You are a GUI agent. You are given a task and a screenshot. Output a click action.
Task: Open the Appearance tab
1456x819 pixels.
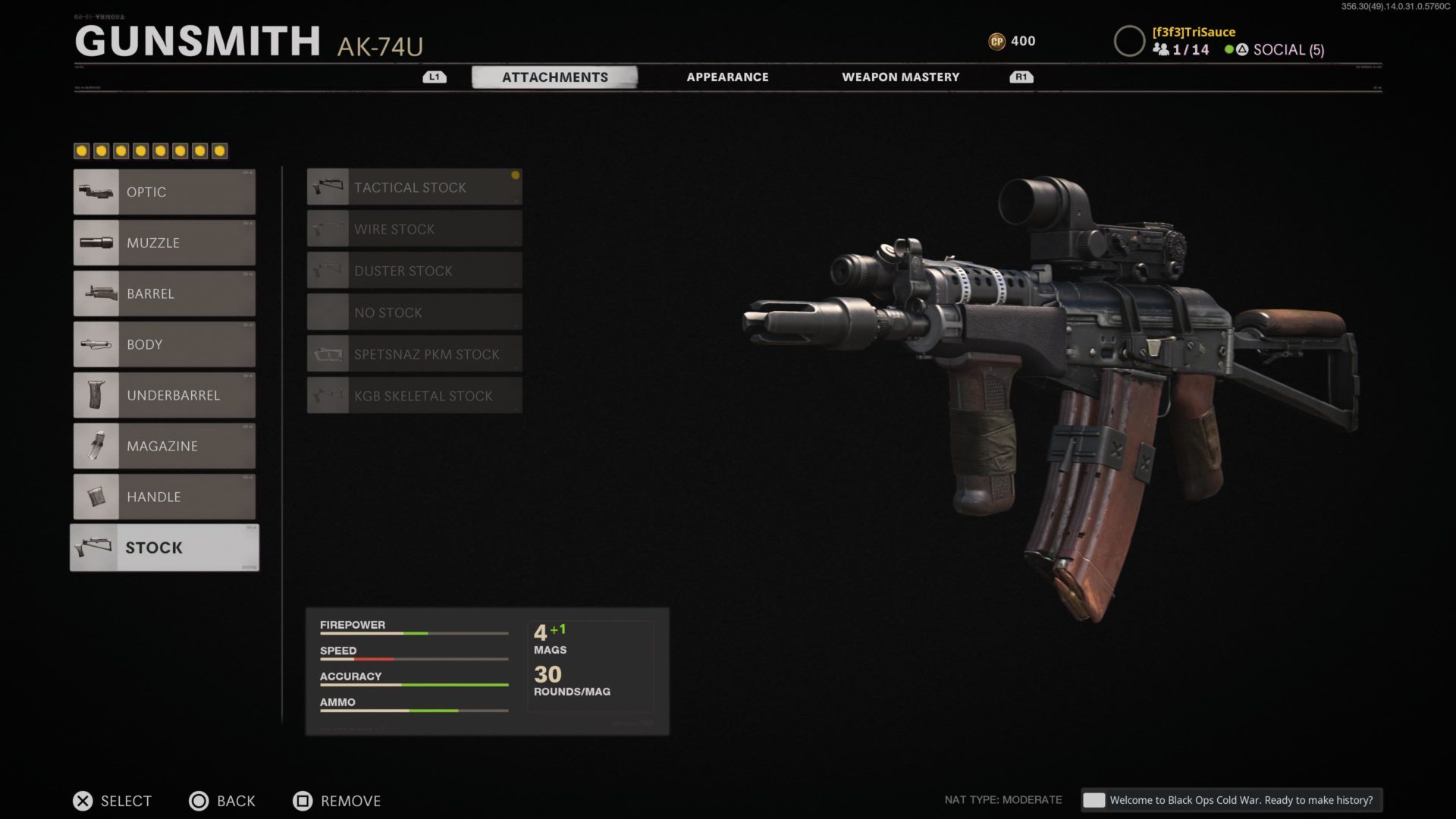point(727,77)
